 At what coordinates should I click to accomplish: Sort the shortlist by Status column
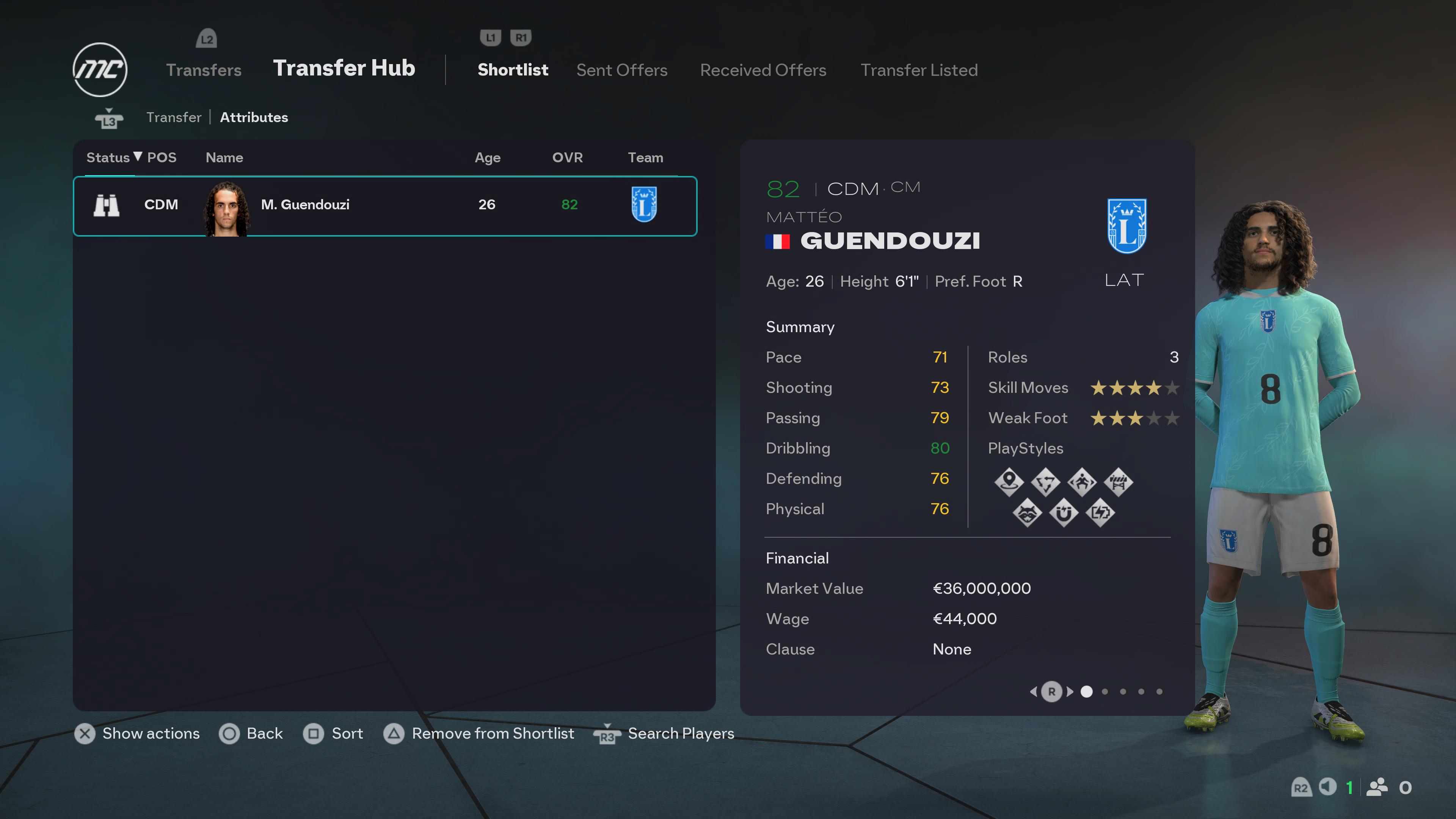point(108,158)
